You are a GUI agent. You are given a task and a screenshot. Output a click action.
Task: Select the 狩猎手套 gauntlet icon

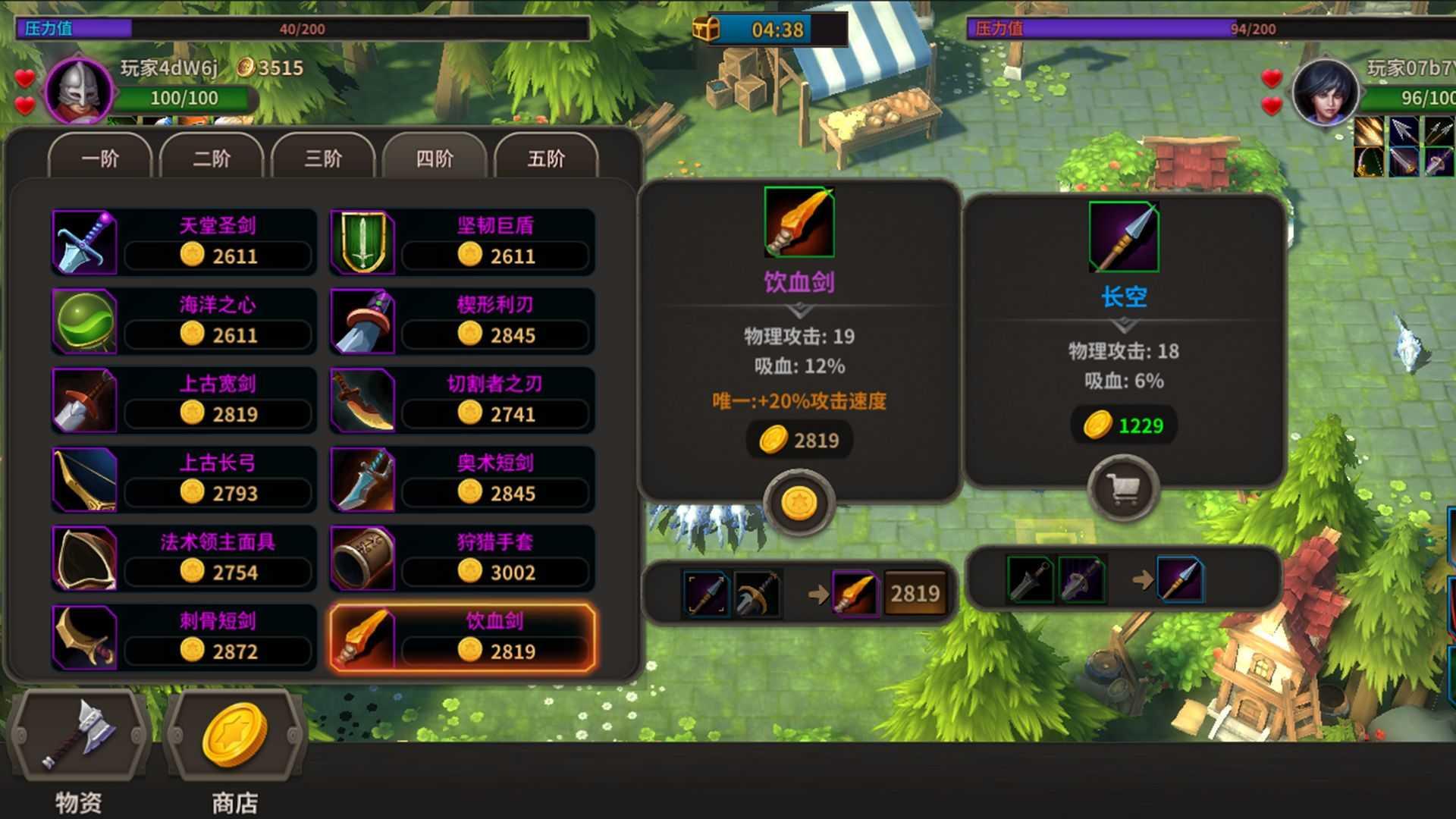(x=362, y=558)
